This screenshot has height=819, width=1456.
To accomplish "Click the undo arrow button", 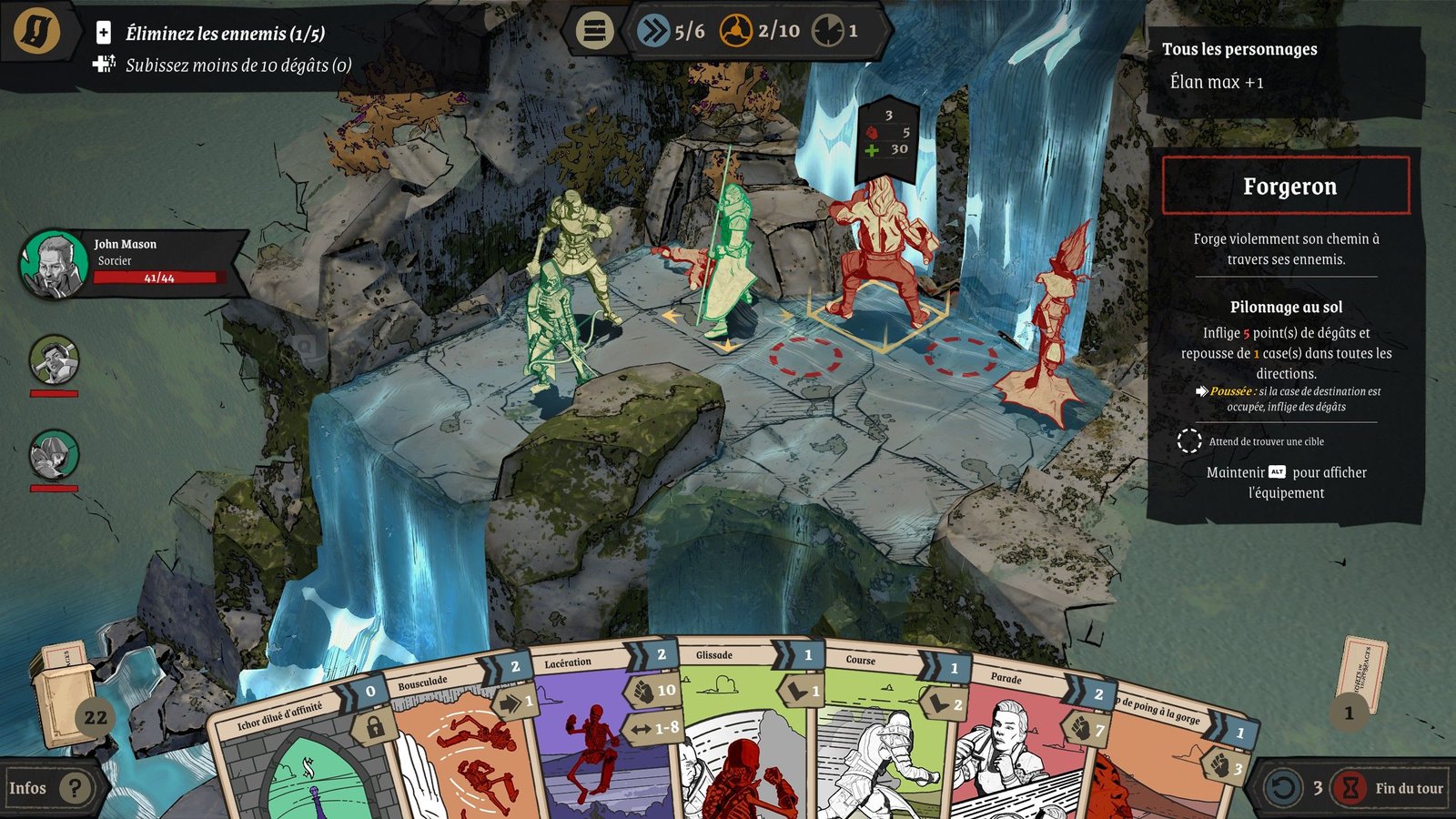I will (1283, 788).
